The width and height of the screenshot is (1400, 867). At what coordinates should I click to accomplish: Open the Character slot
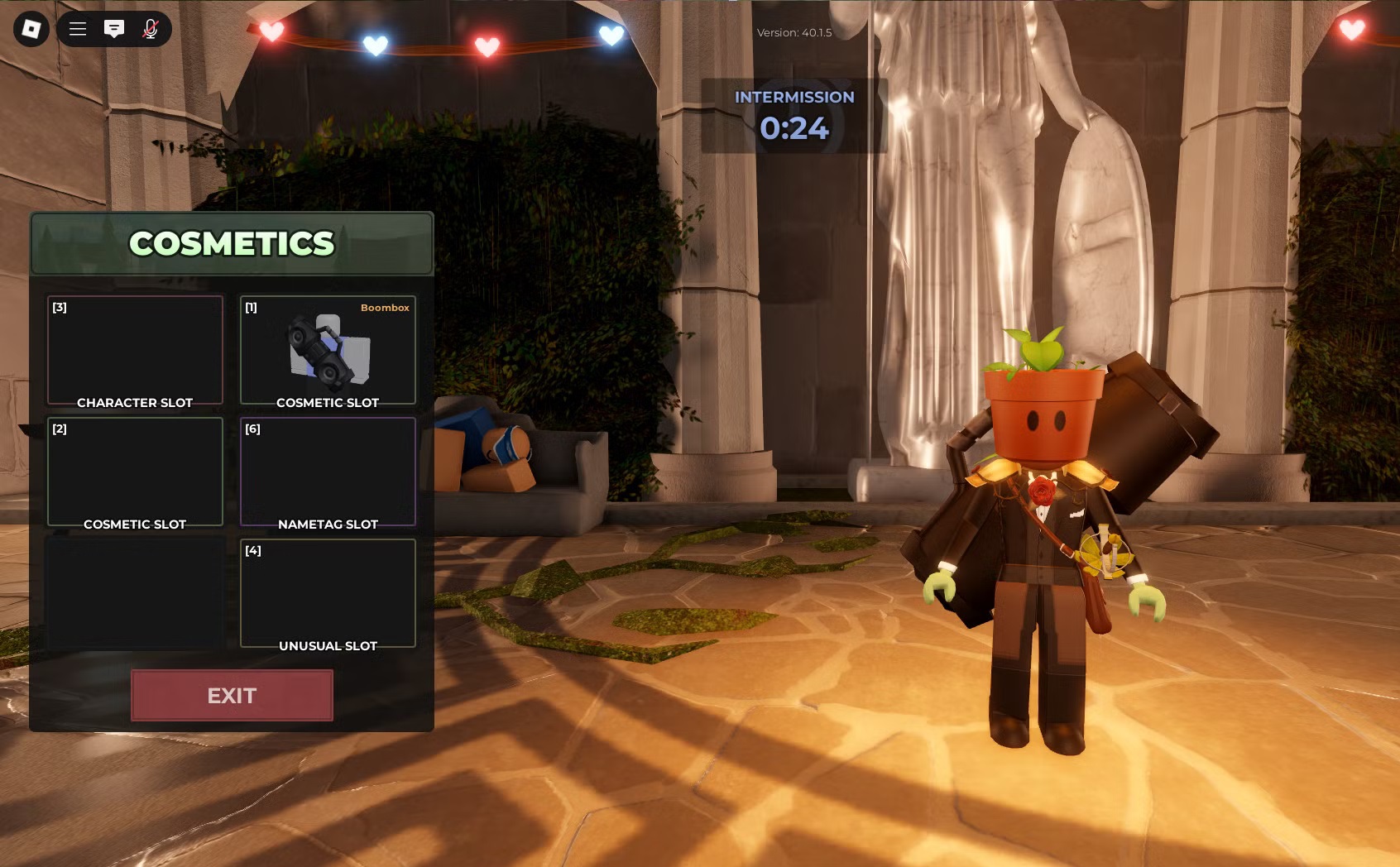pos(135,351)
